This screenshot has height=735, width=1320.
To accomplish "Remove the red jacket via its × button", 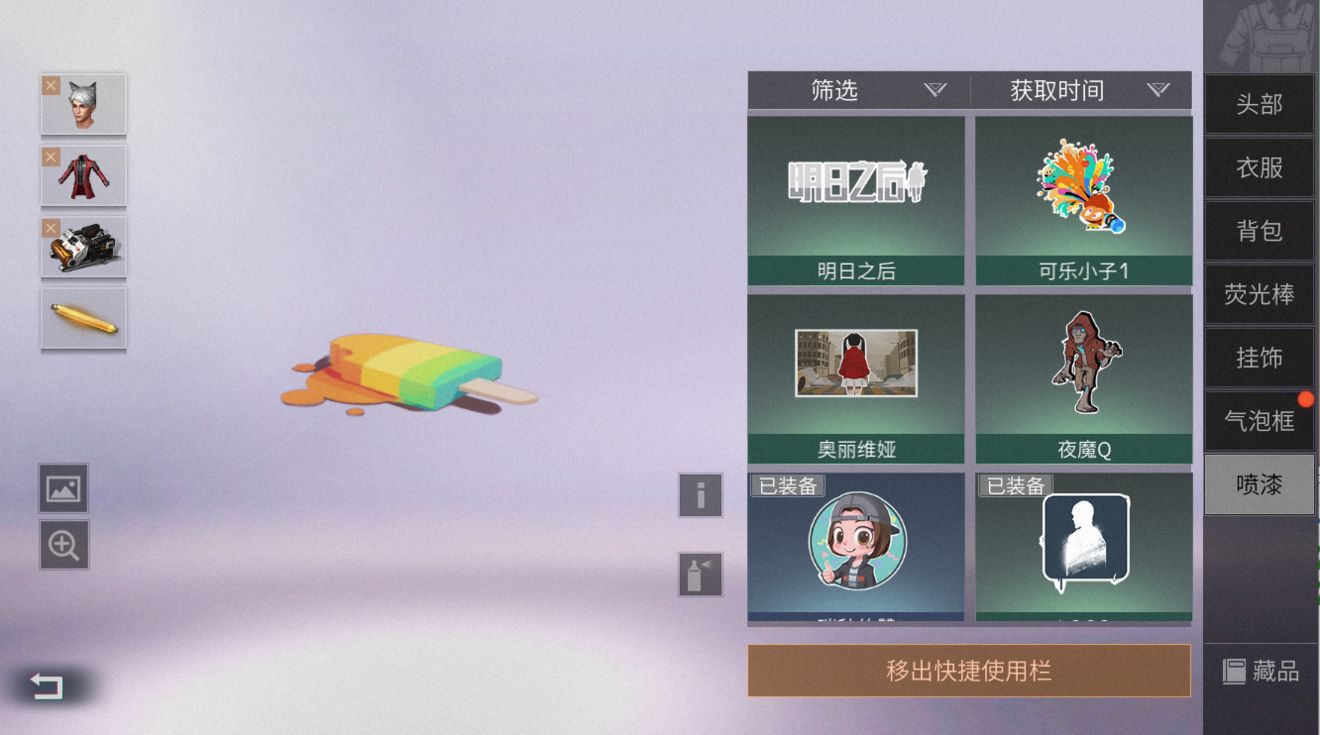I will [49, 156].
